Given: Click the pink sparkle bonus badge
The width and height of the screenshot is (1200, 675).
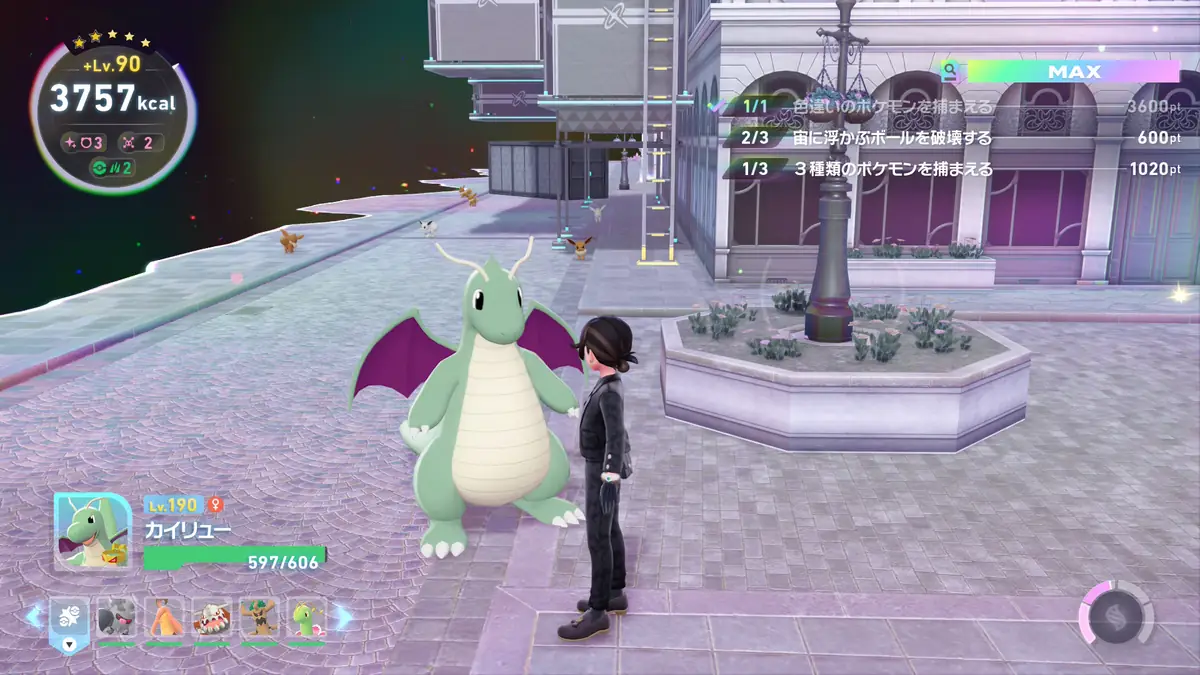Looking at the screenshot, I should (x=85, y=142).
